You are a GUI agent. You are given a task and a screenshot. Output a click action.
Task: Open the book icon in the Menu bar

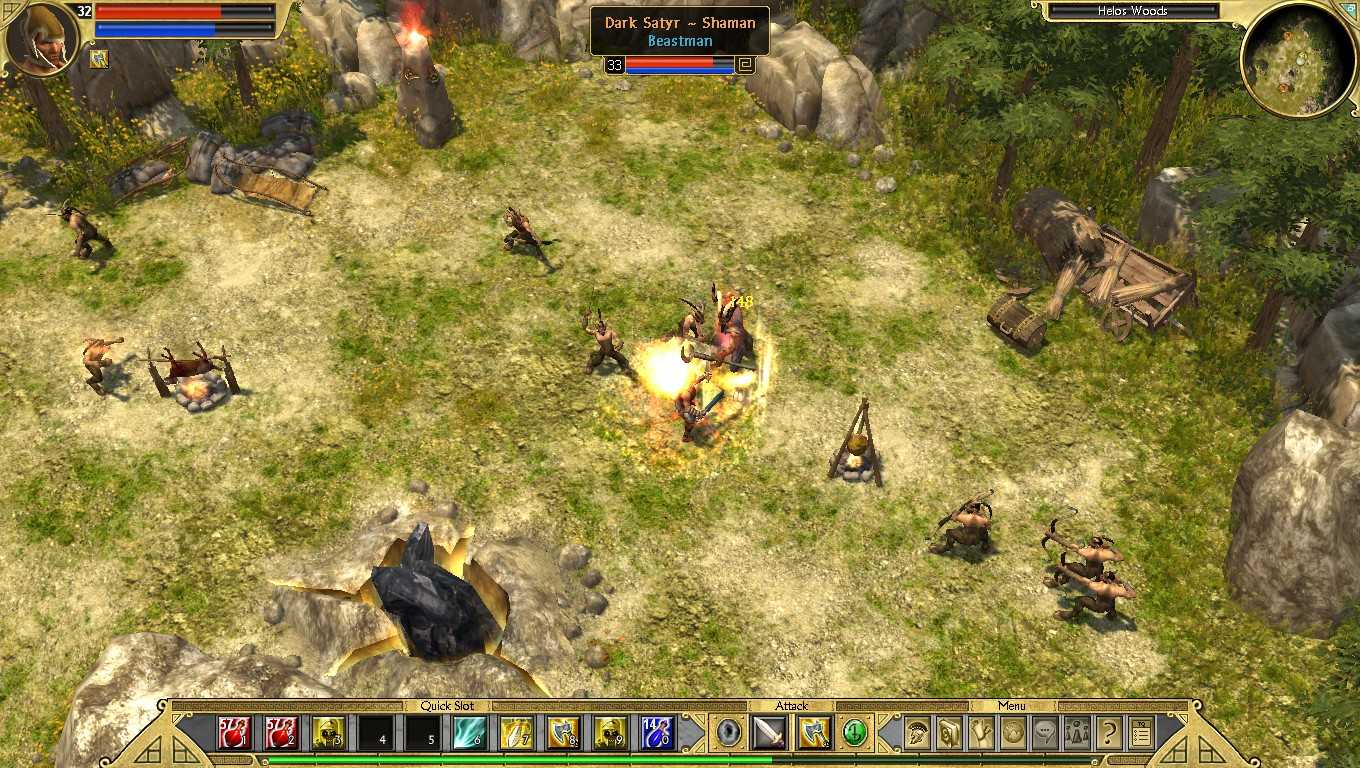pyautogui.click(x=949, y=733)
